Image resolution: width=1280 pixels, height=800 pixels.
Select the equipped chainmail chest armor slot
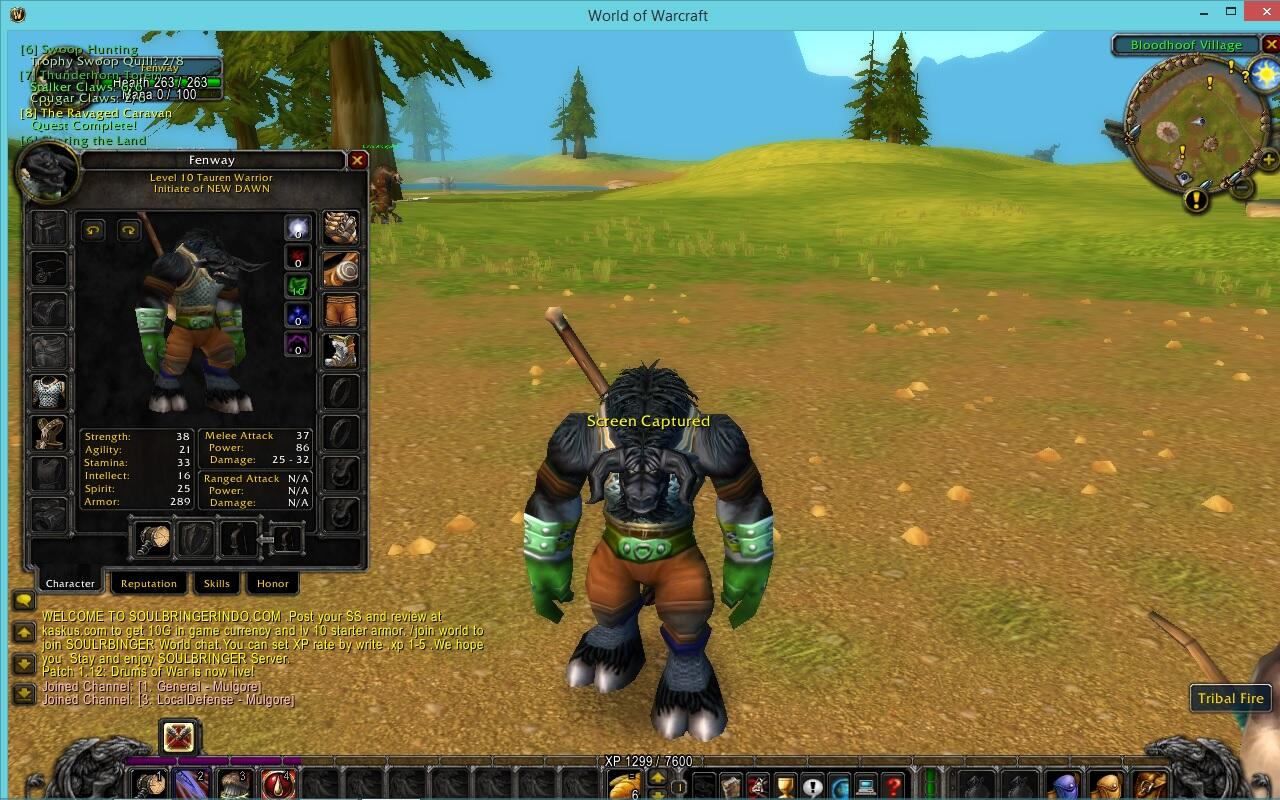(48, 392)
